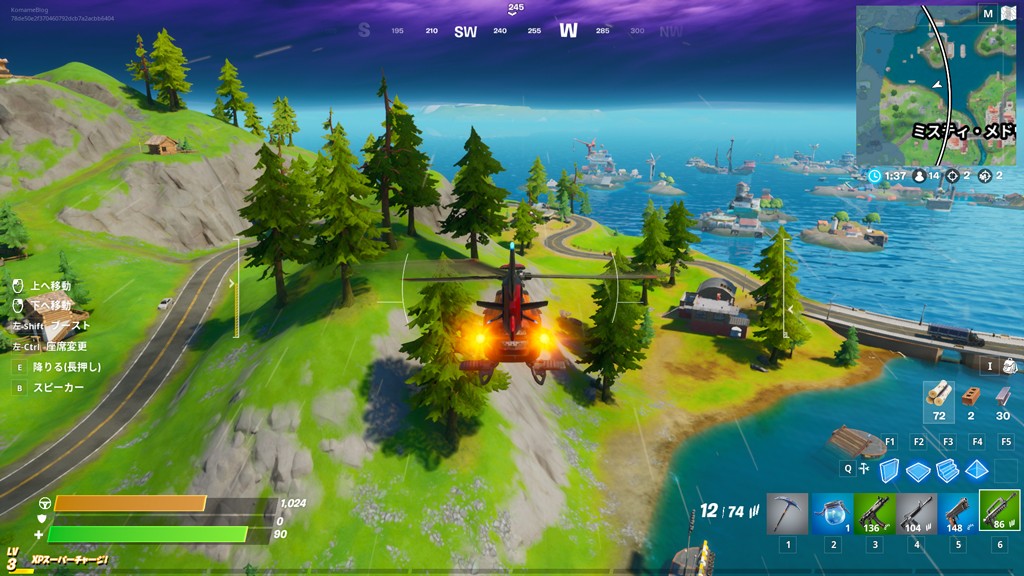Screen dimensions: 1024x576
Task: Choose the blue pistol with 148 ammo
Action: coord(959,512)
